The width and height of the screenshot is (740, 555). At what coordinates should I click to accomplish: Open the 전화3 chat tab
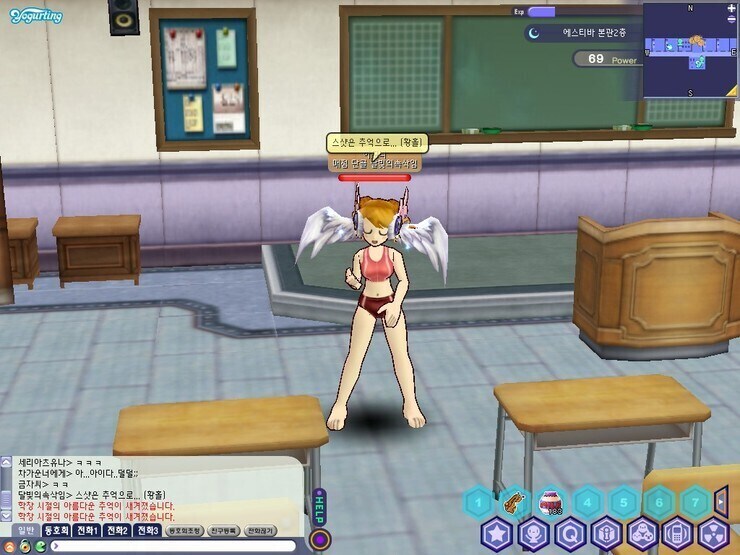[148, 531]
